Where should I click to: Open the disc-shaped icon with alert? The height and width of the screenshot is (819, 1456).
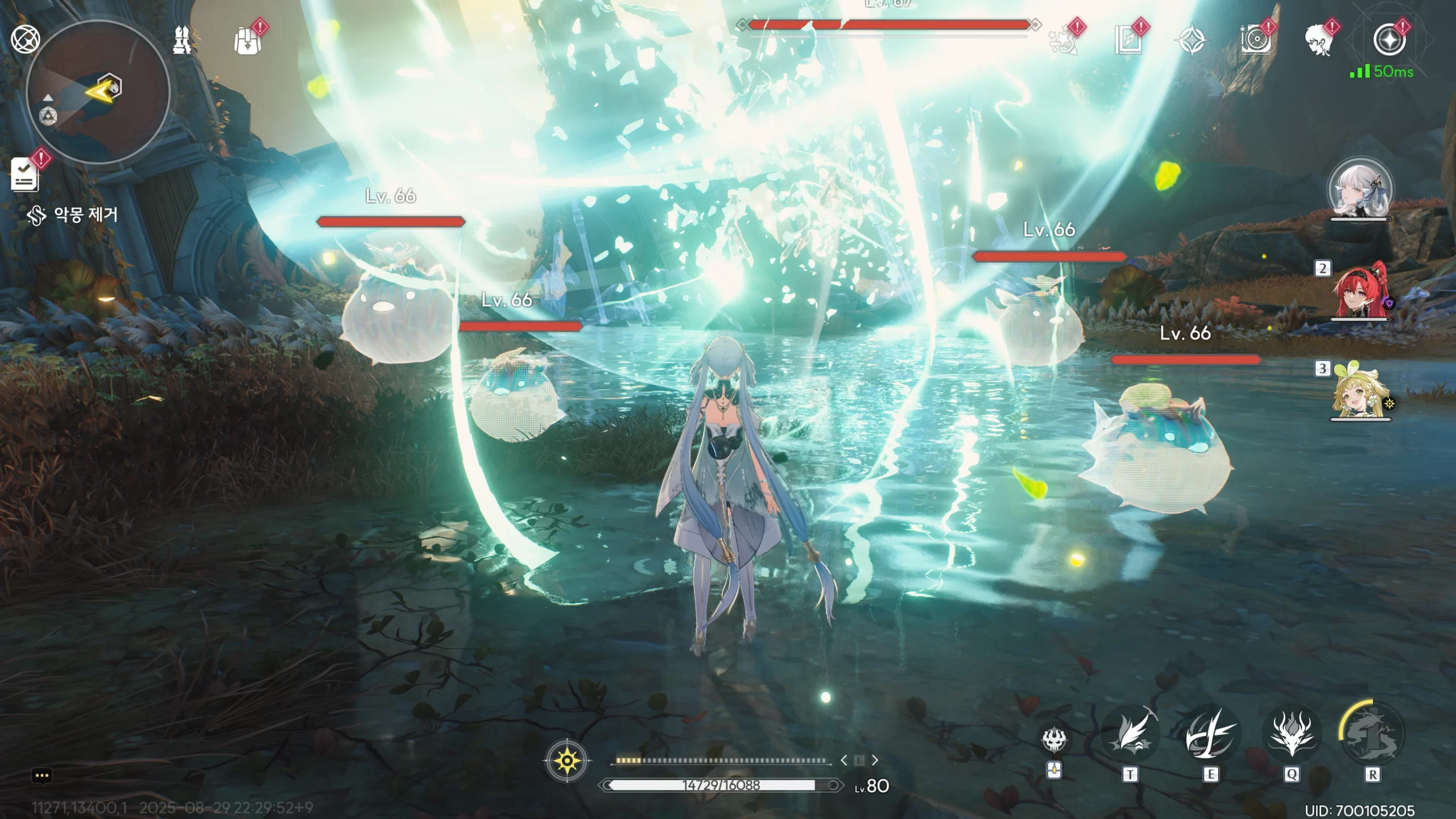coord(1256,41)
